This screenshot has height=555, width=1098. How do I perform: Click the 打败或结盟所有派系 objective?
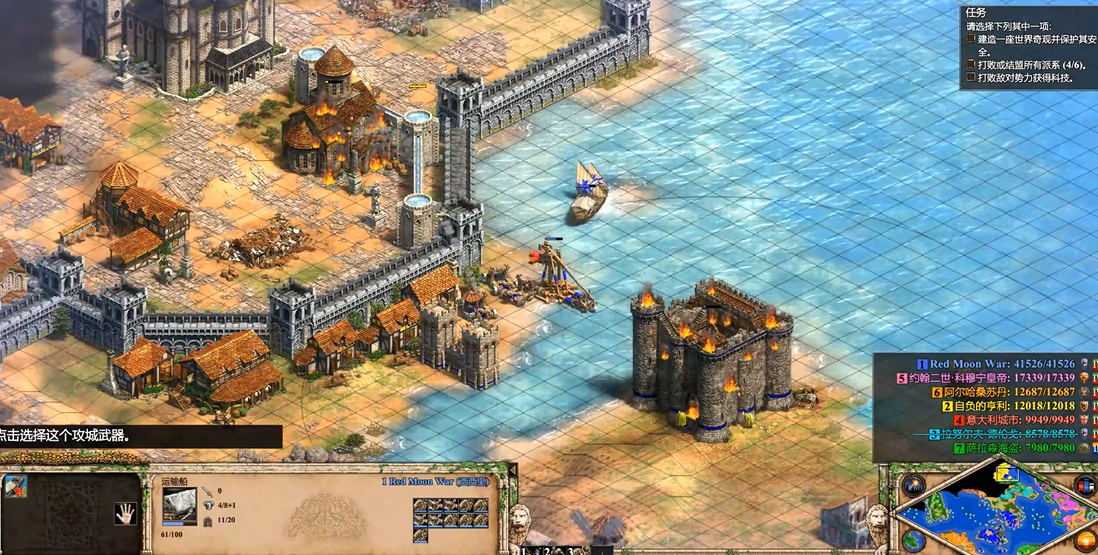(x=1029, y=64)
